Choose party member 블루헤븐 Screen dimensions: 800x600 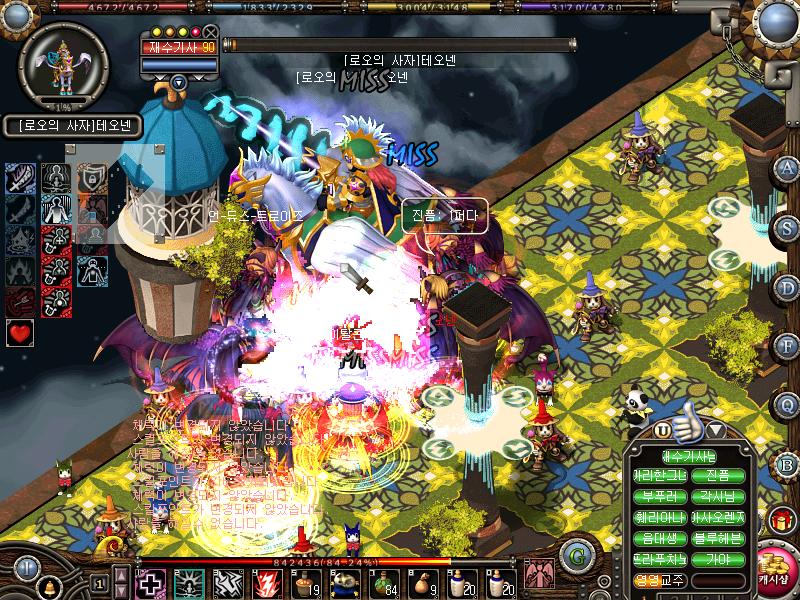pyautogui.click(x=718, y=538)
